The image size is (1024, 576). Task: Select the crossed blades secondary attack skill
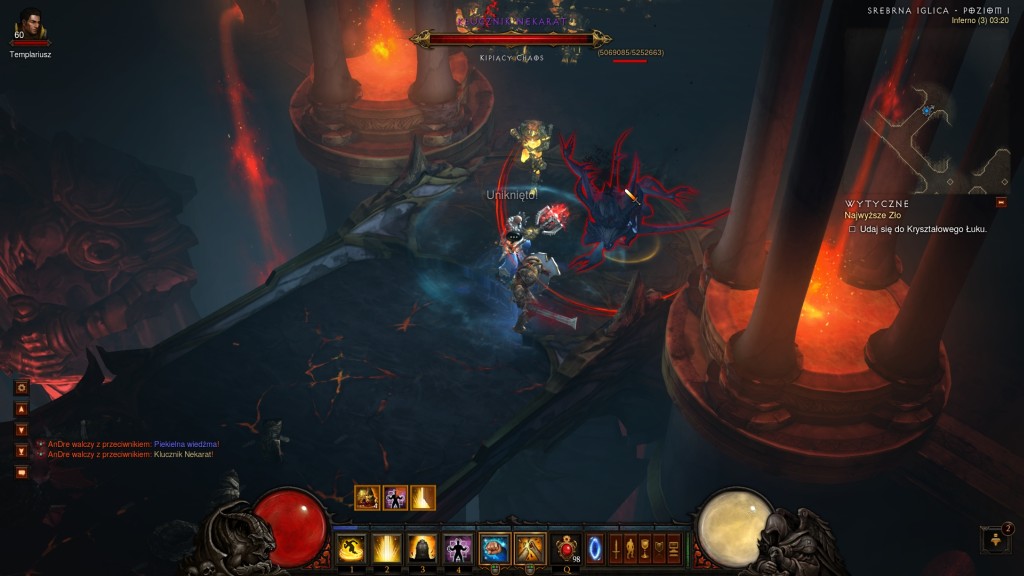[529, 548]
